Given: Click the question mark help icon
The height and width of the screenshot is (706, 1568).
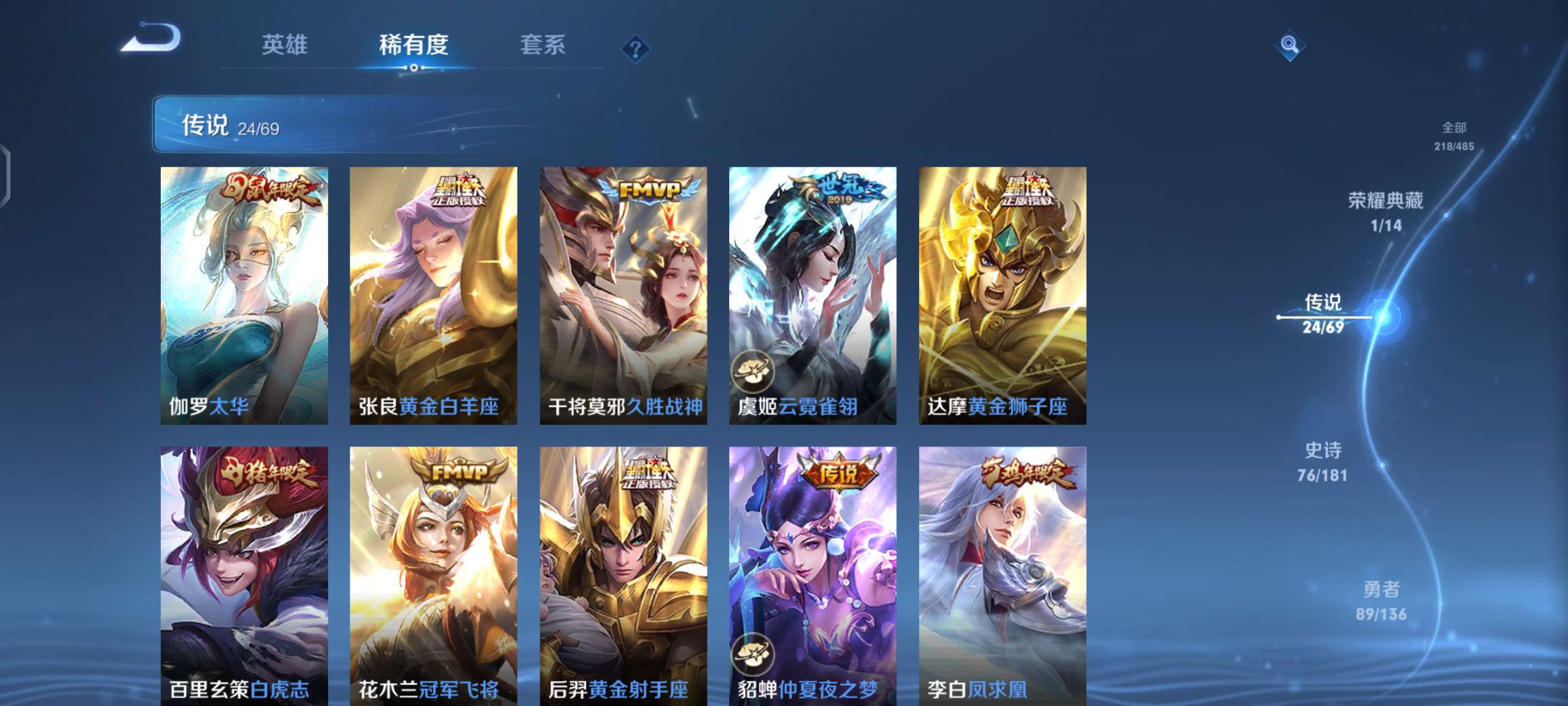Looking at the screenshot, I should coord(635,48).
